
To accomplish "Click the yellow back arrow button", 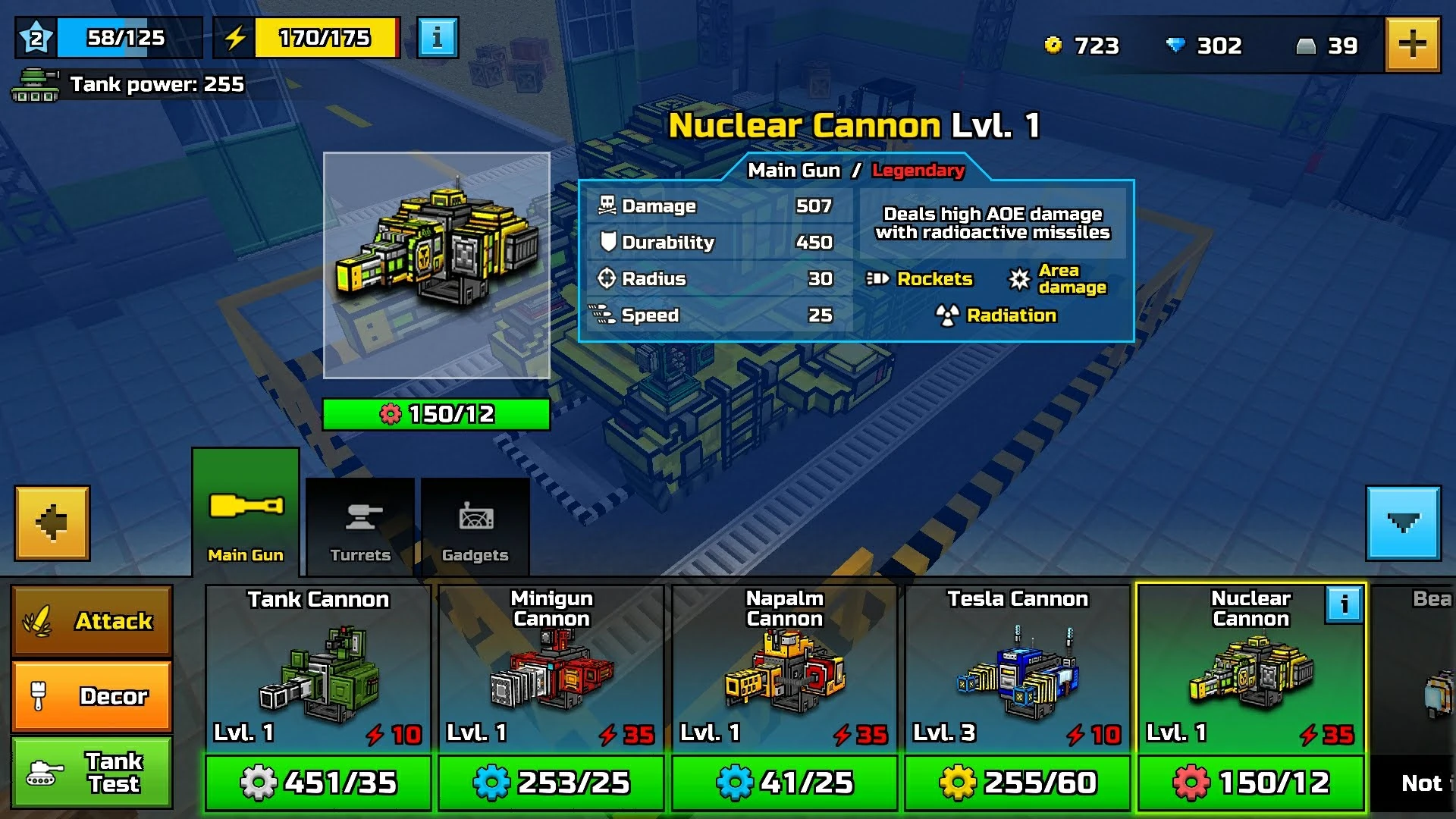I will click(x=51, y=522).
